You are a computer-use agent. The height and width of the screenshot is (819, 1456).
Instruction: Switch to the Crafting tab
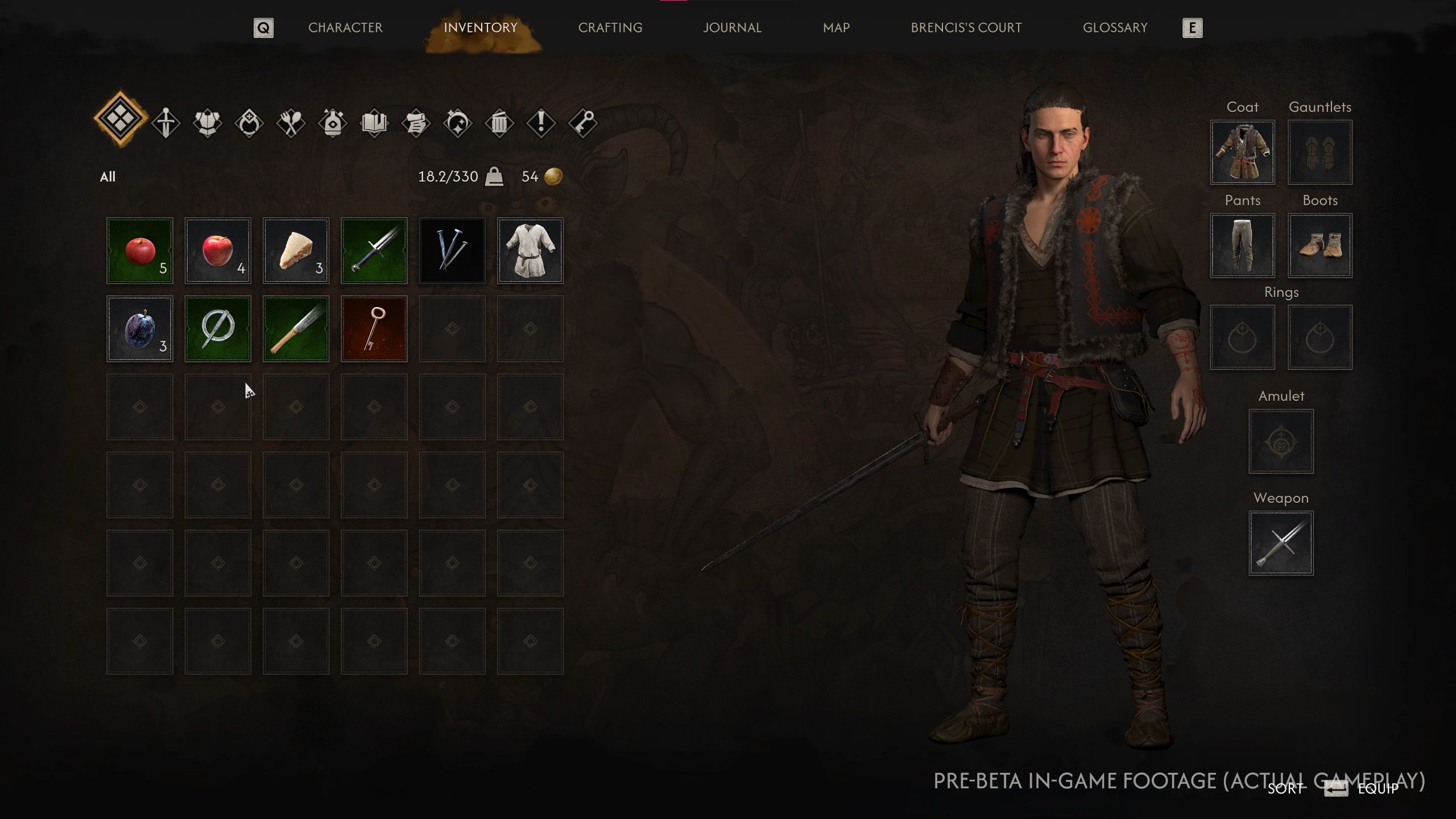tap(610, 28)
